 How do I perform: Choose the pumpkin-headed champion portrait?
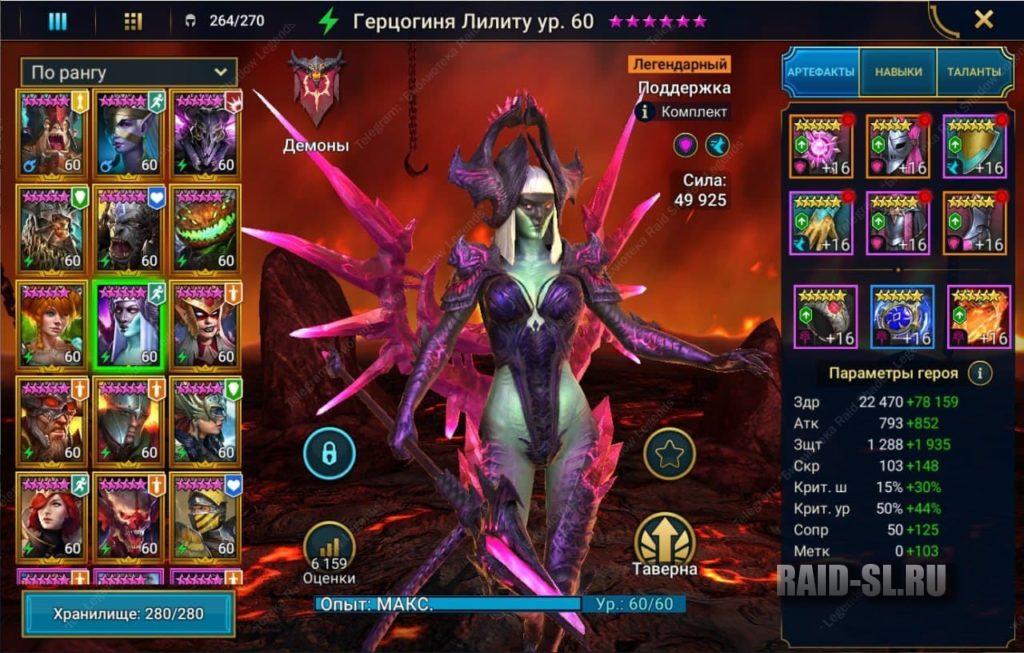click(206, 228)
